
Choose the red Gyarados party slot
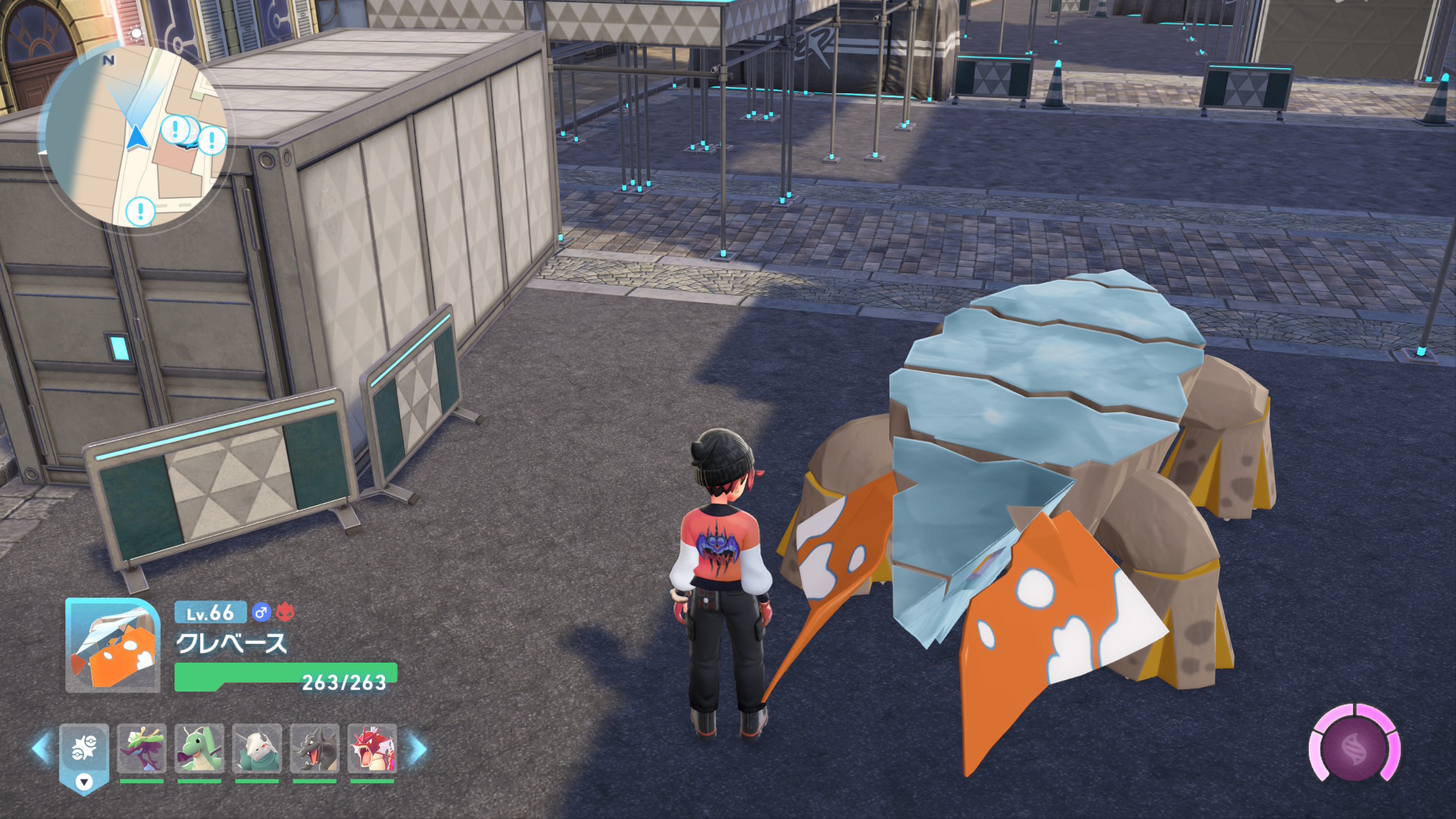coord(372,749)
